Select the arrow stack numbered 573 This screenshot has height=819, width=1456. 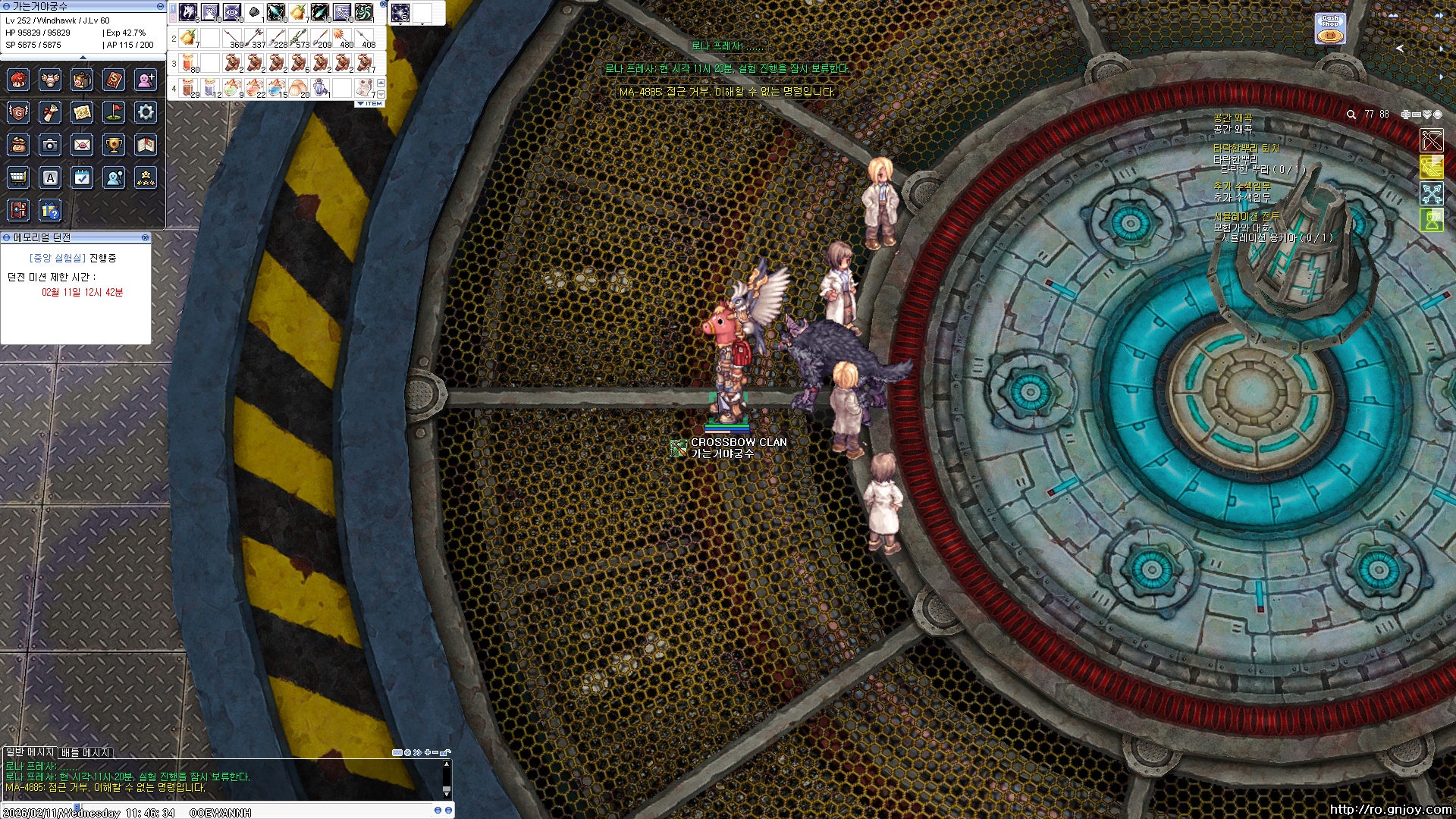[x=299, y=37]
